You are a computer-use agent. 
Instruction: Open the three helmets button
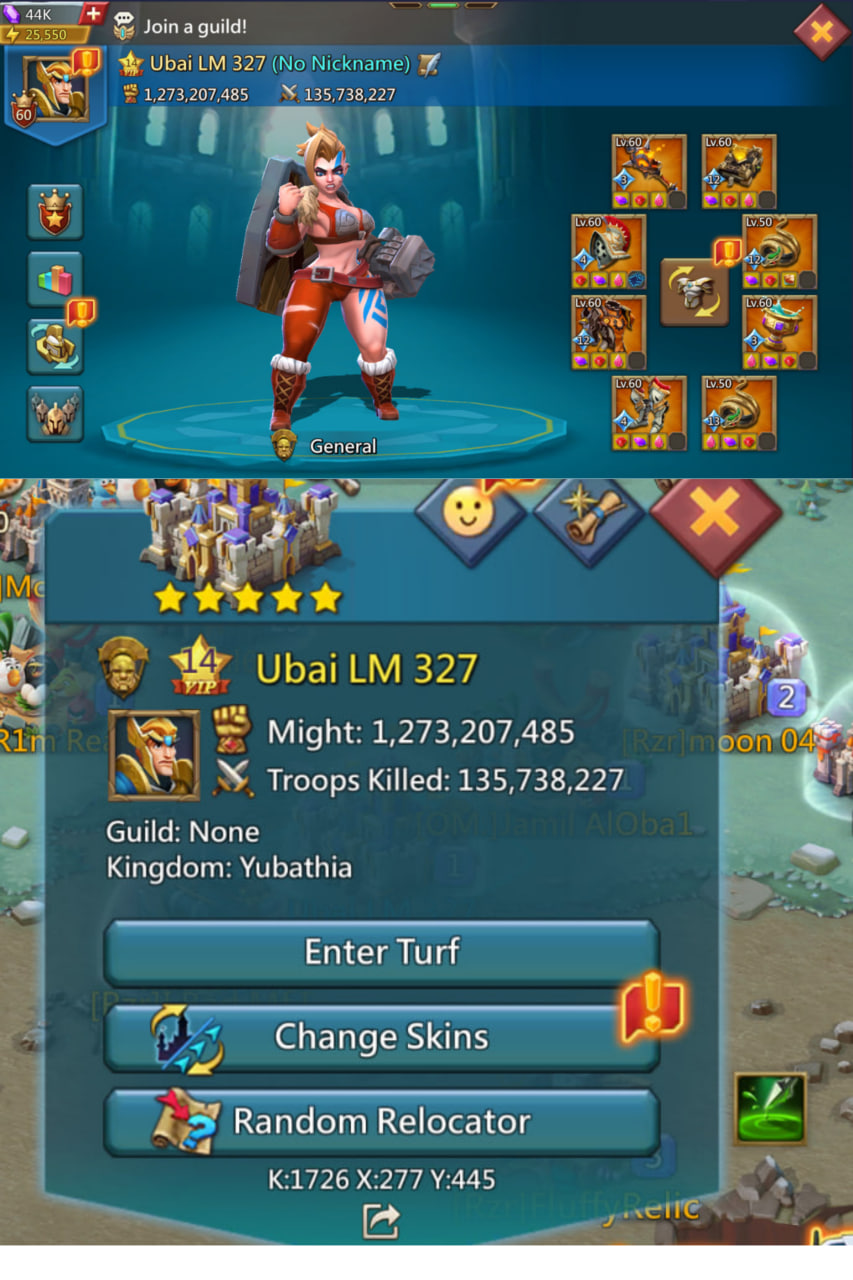(x=55, y=413)
